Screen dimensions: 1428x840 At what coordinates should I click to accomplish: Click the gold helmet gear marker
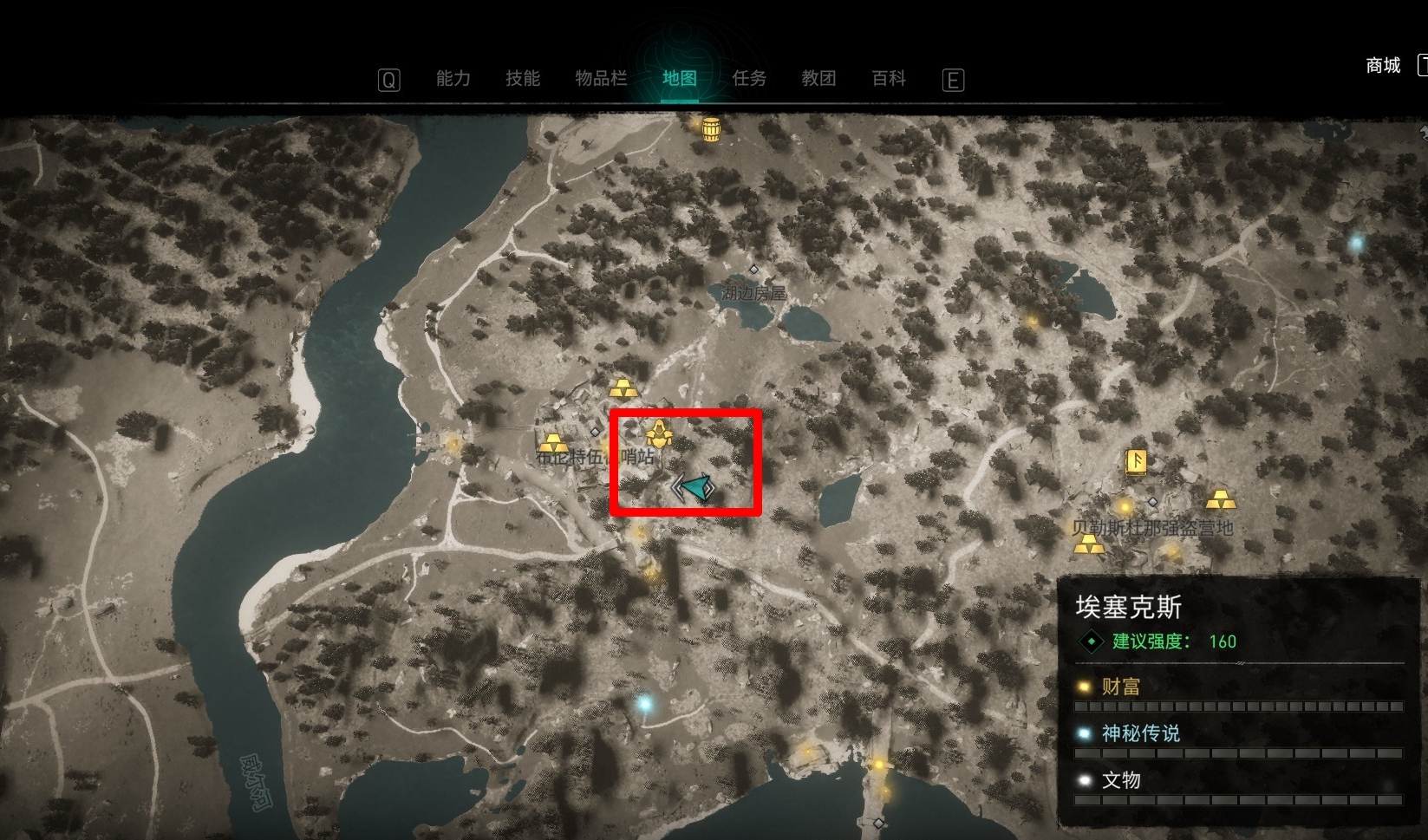click(x=660, y=434)
